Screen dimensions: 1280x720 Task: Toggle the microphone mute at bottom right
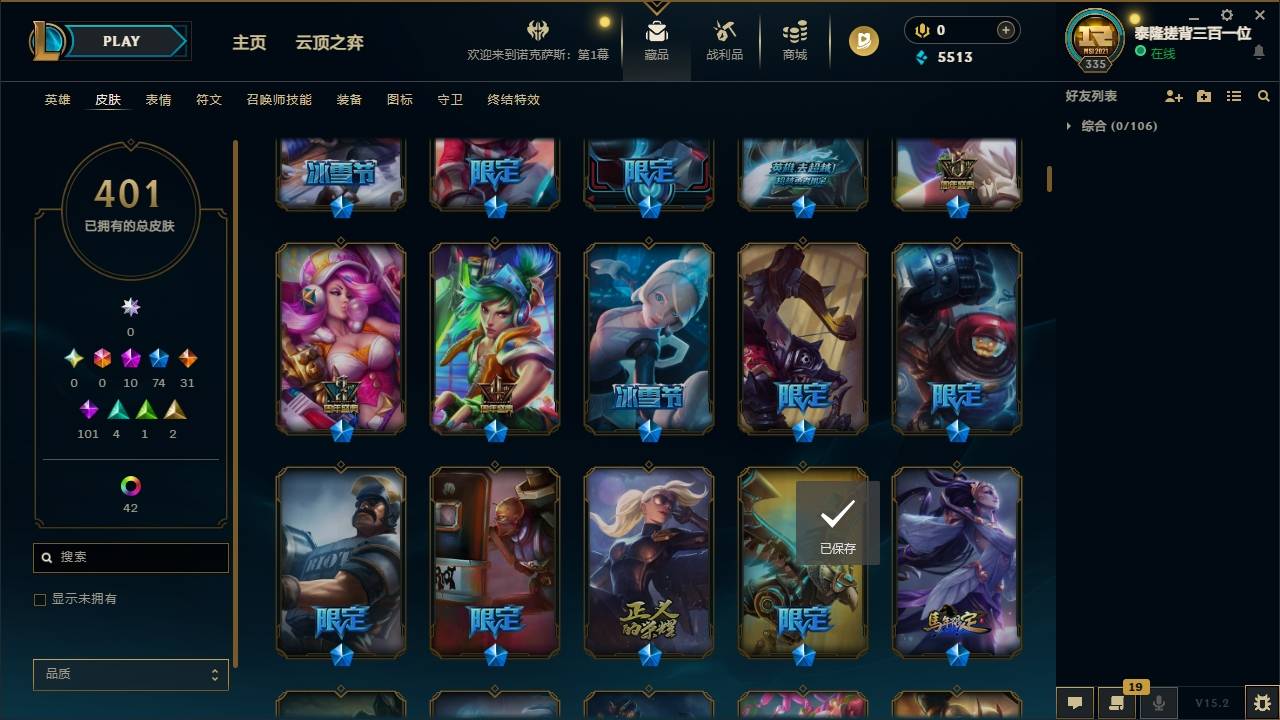tap(1160, 703)
